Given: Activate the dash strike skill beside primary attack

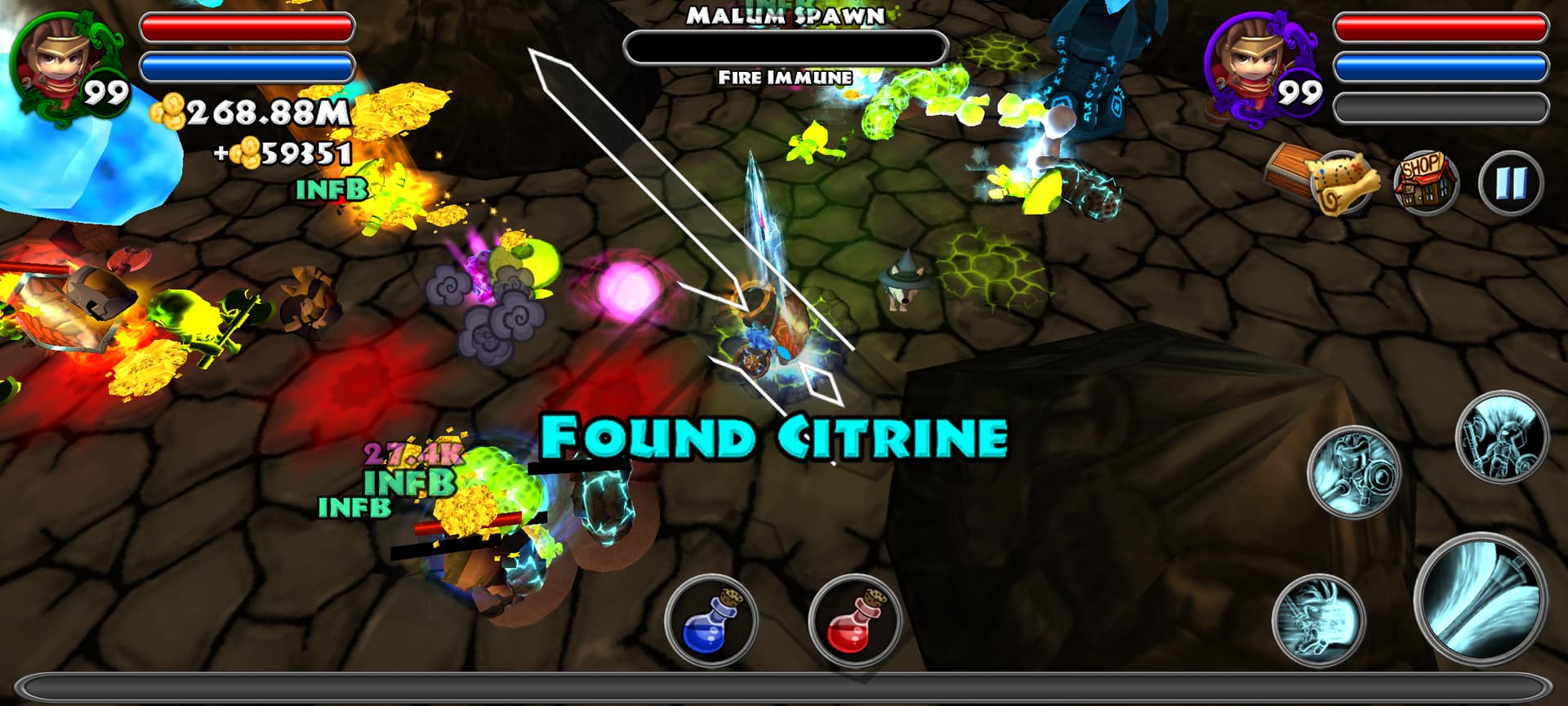Looking at the screenshot, I should coord(1318,620).
